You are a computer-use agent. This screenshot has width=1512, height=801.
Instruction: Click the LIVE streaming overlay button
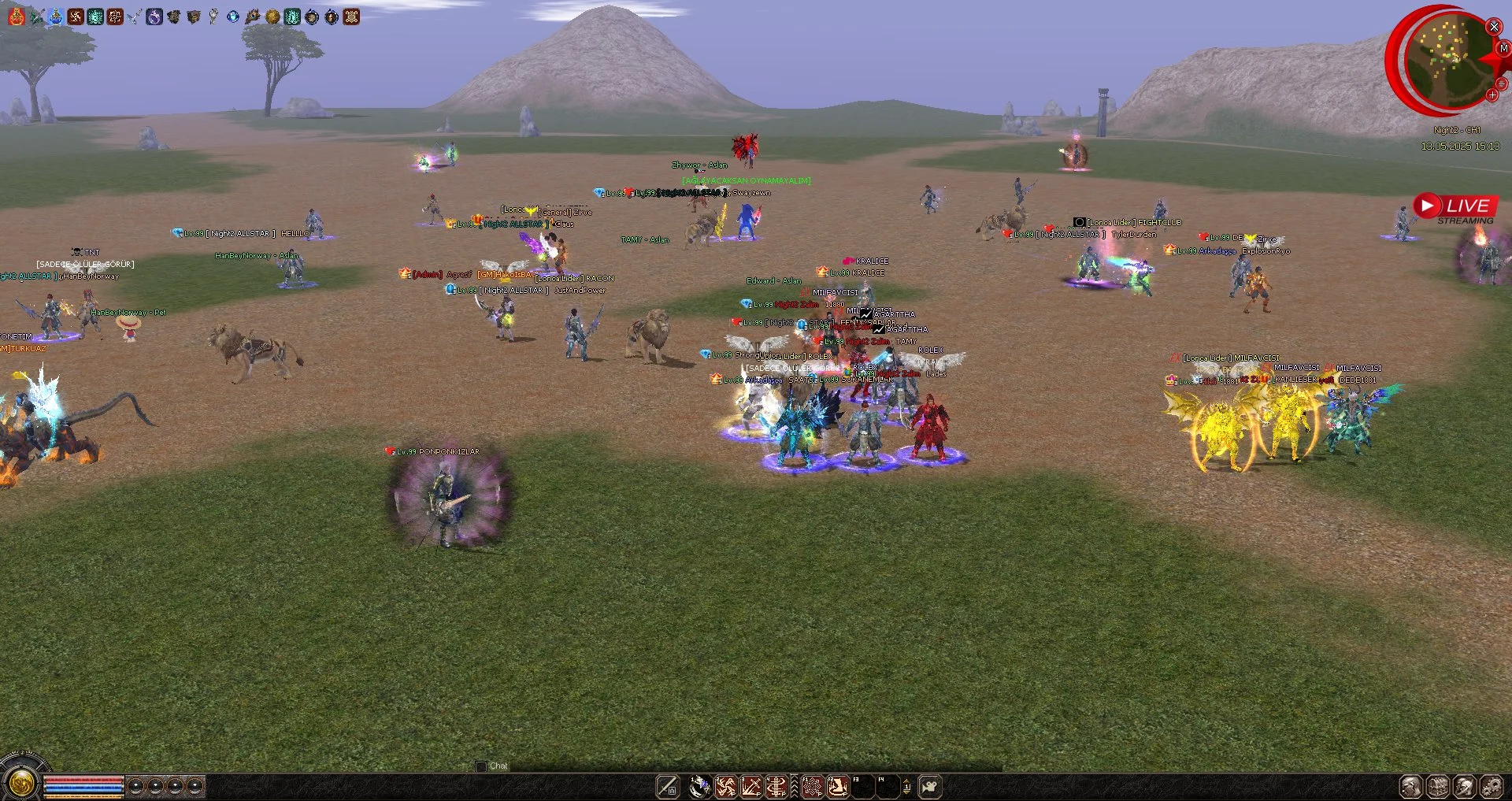point(1456,207)
